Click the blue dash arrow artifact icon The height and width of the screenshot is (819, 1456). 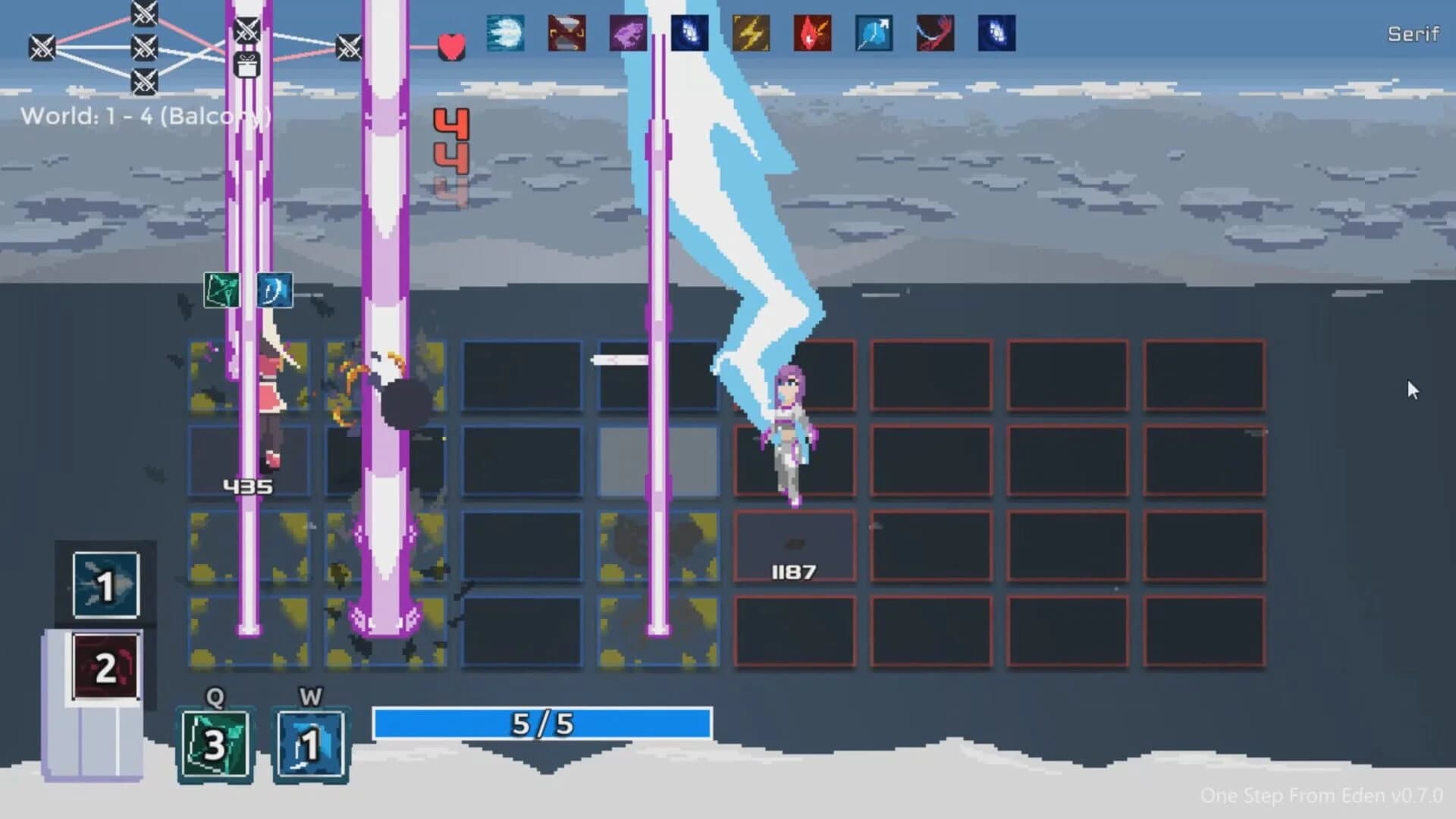pos(872,33)
